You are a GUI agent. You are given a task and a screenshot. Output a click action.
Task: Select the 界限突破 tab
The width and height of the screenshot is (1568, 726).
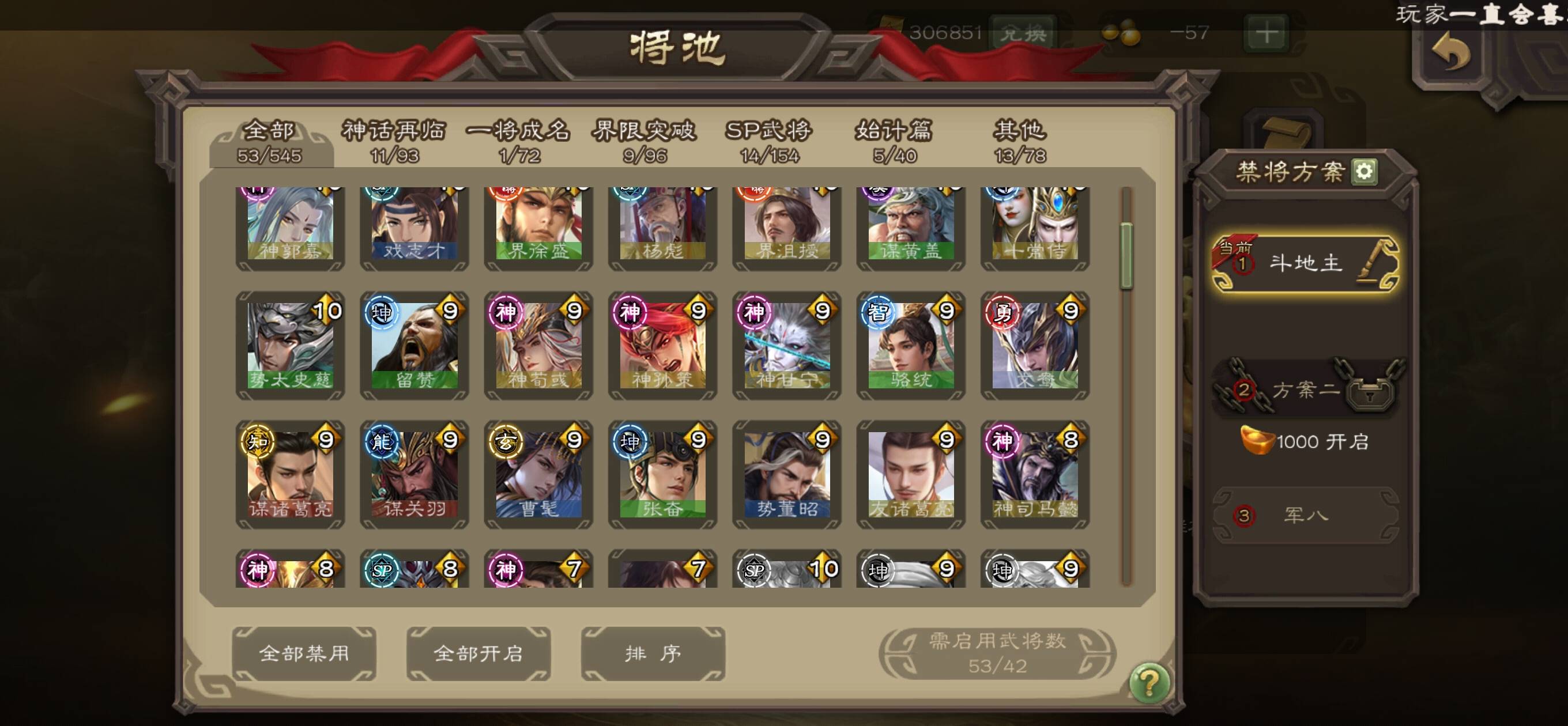[644, 141]
